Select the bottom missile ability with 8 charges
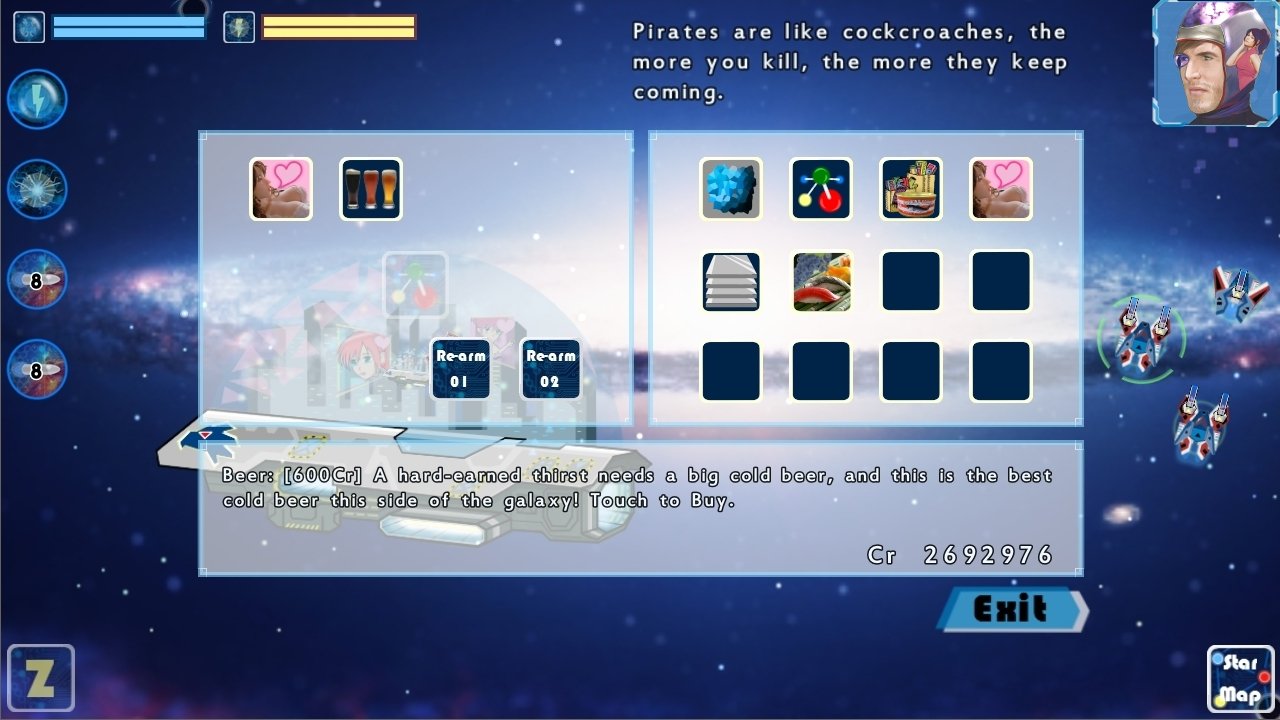Screen dimensions: 1280x720 pyautogui.click(x=37, y=368)
